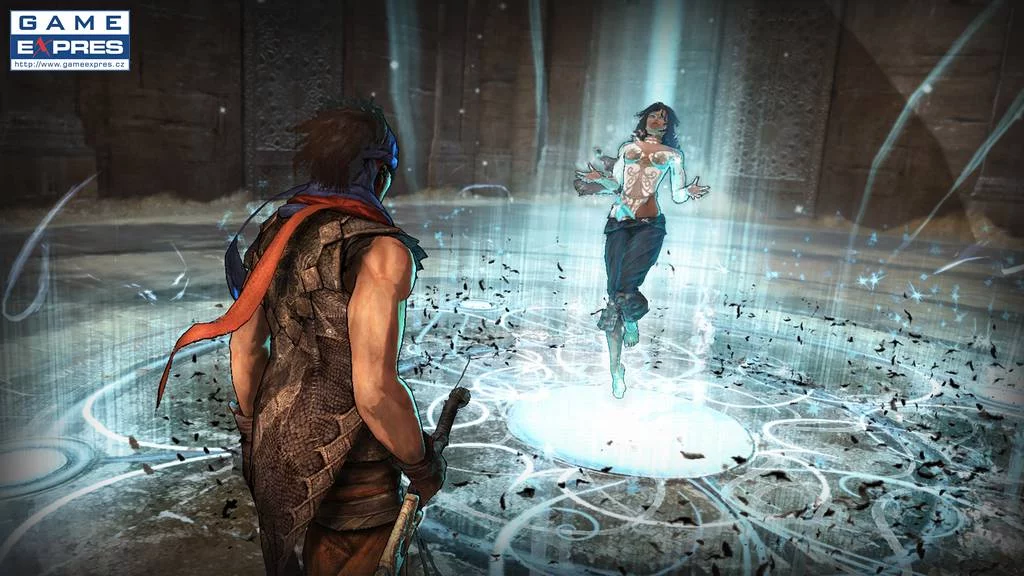Click the Game Expres logo watermark
Image resolution: width=1024 pixels, height=576 pixels.
[x=69, y=40]
